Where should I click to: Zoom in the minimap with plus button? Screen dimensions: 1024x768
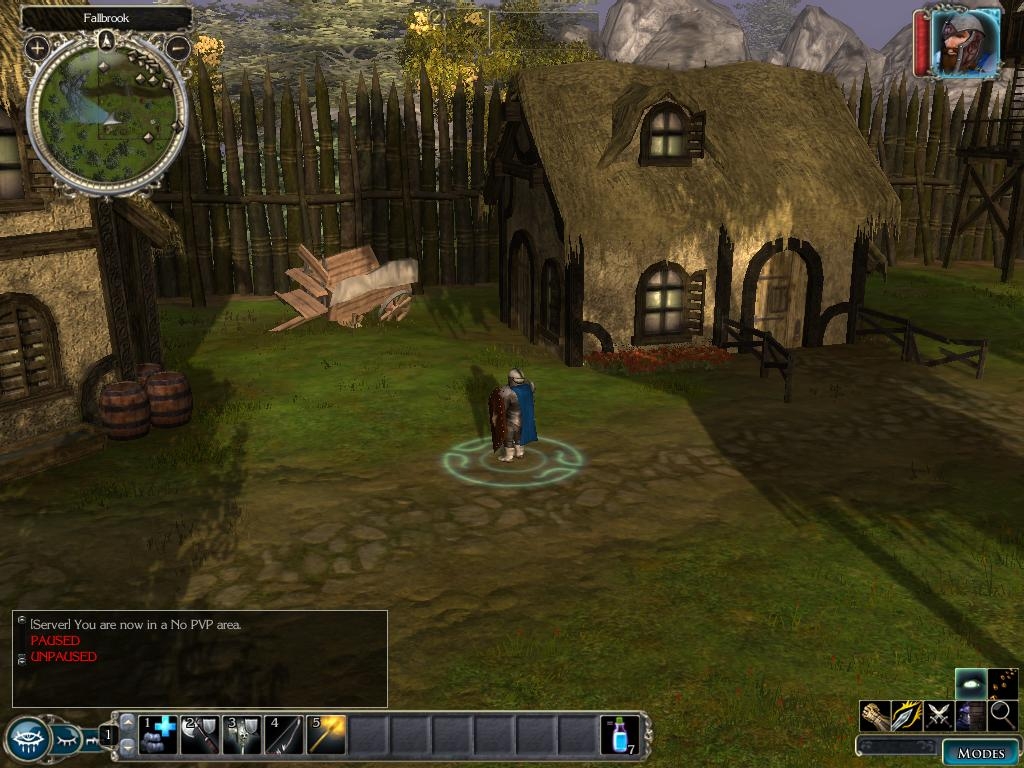pos(37,47)
